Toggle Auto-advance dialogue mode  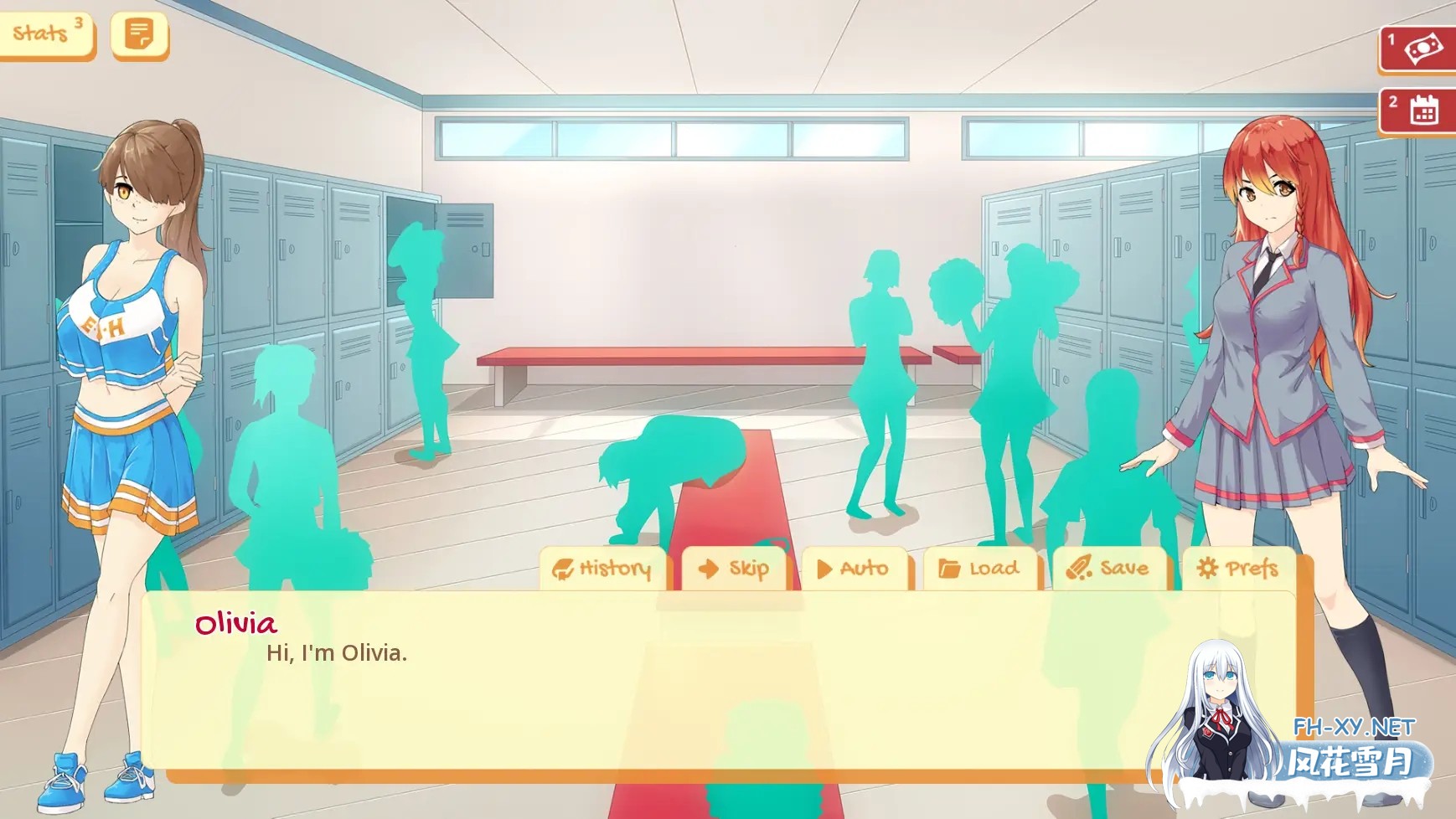point(854,568)
